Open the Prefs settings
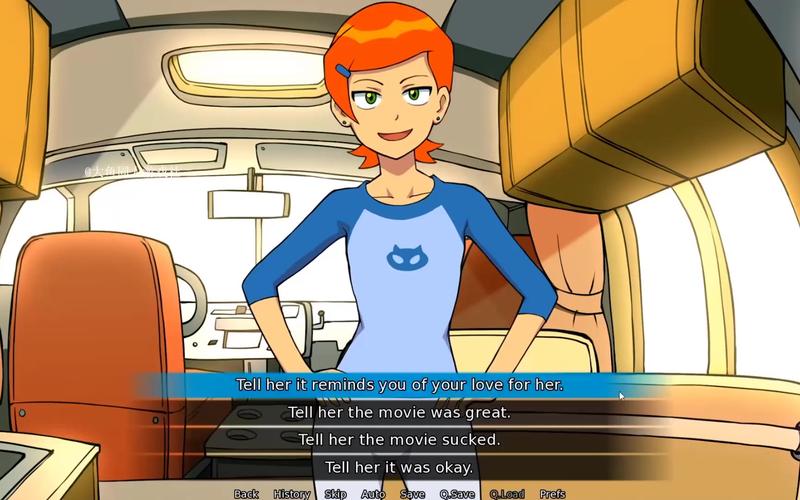Image resolution: width=800 pixels, height=500 pixels. pyautogui.click(x=552, y=494)
